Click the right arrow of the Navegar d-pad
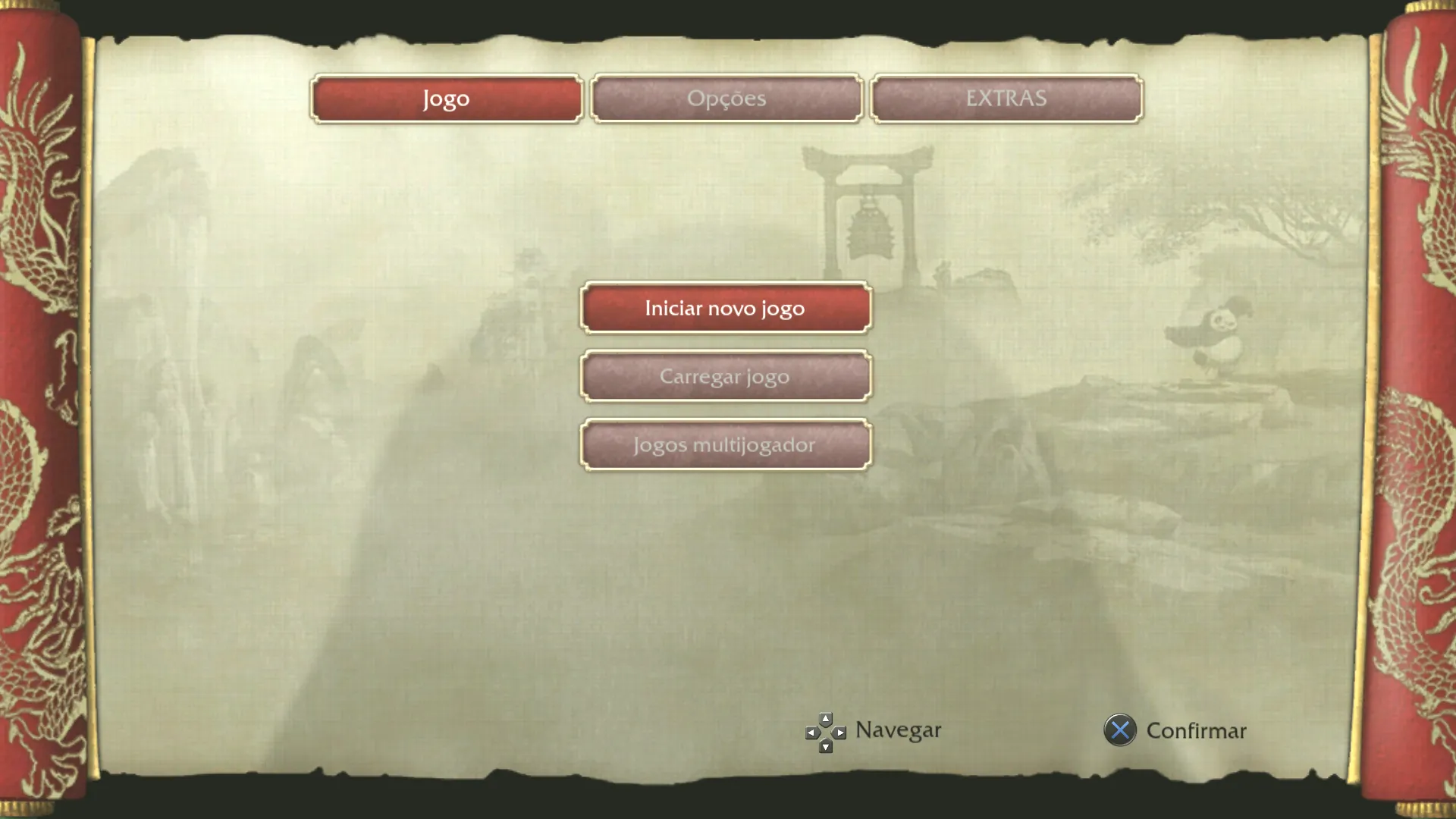 pyautogui.click(x=842, y=731)
